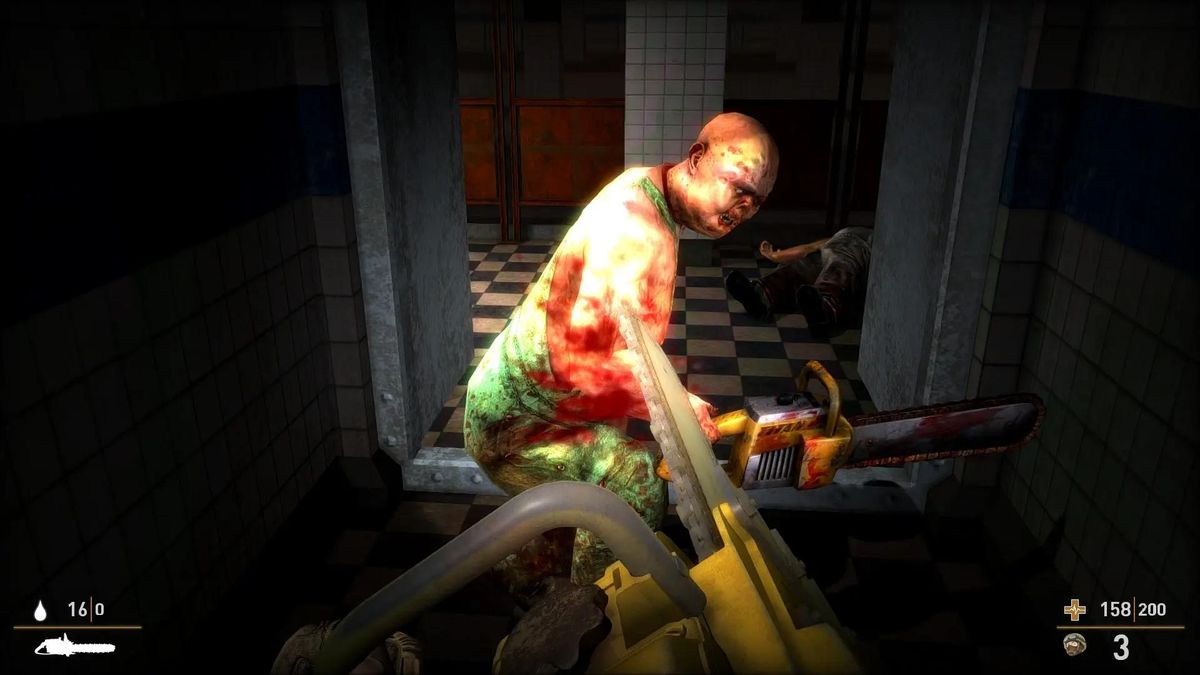Select the fuel droplet icon

click(41, 610)
